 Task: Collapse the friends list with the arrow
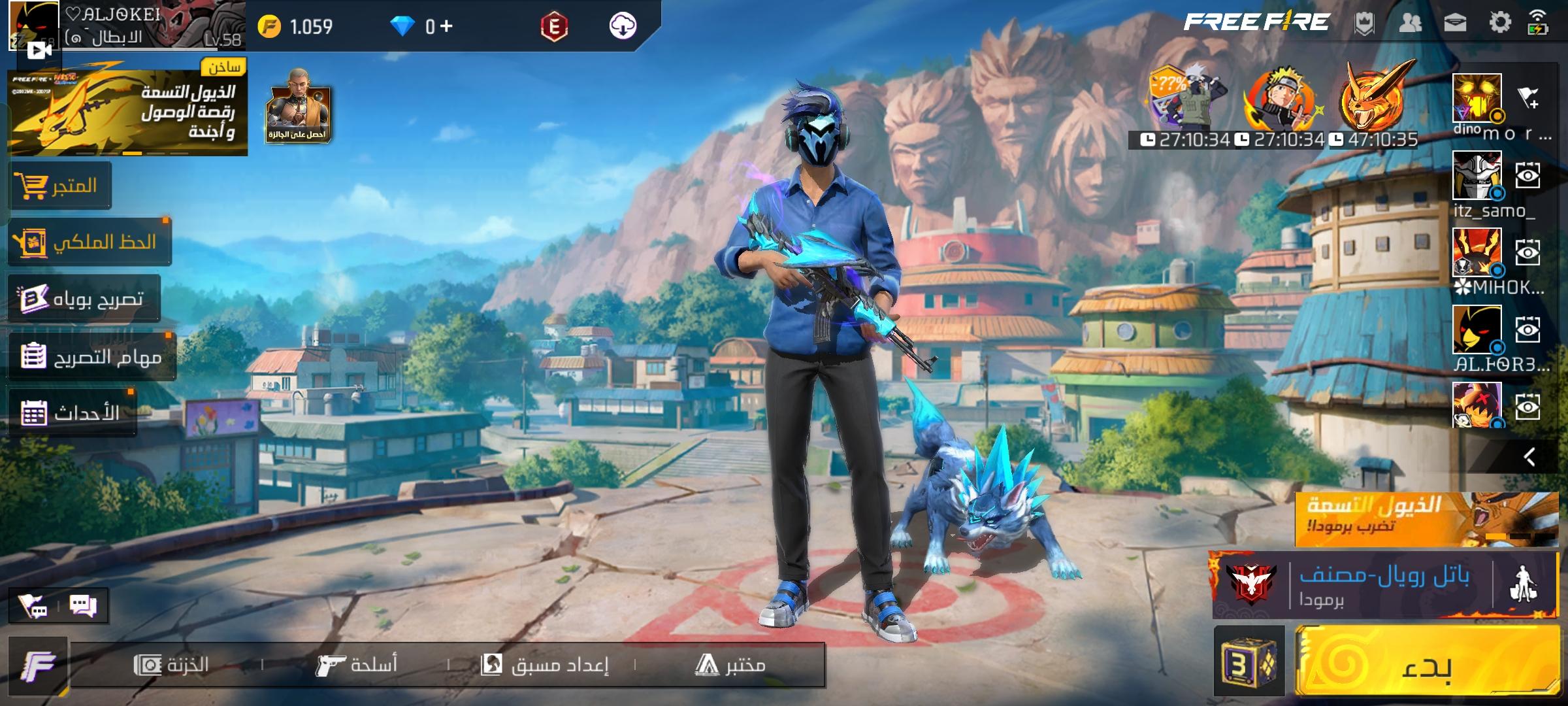click(x=1529, y=456)
